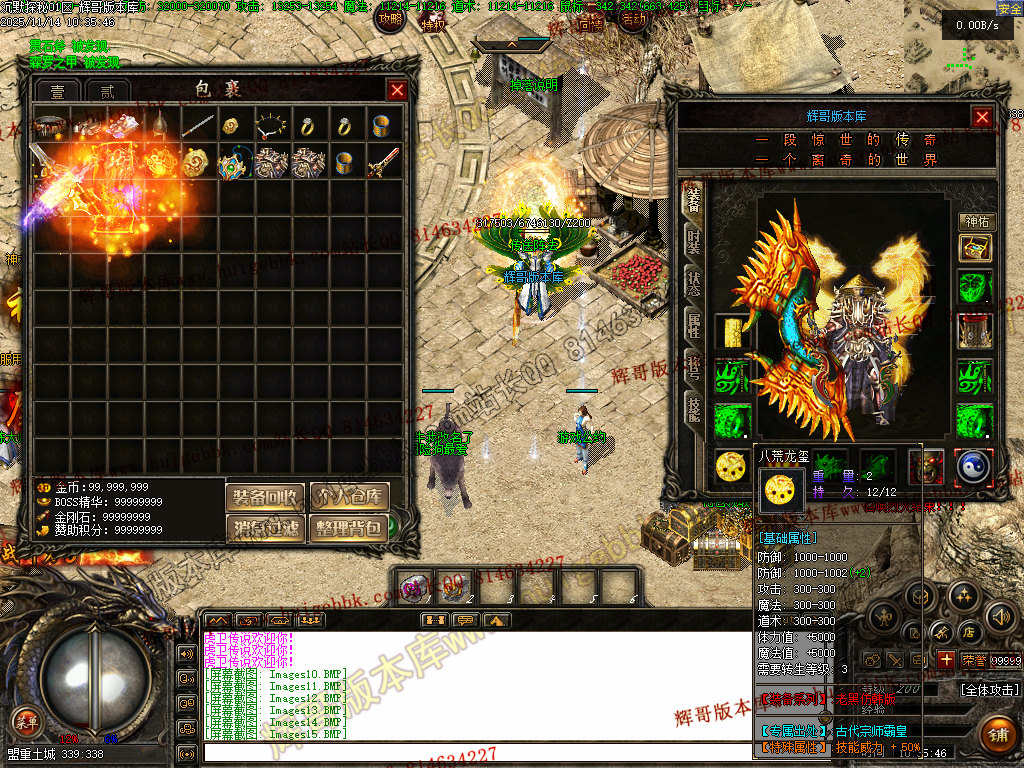Open the 消息过滤 message filter
The width and height of the screenshot is (1024, 768).
click(x=265, y=528)
